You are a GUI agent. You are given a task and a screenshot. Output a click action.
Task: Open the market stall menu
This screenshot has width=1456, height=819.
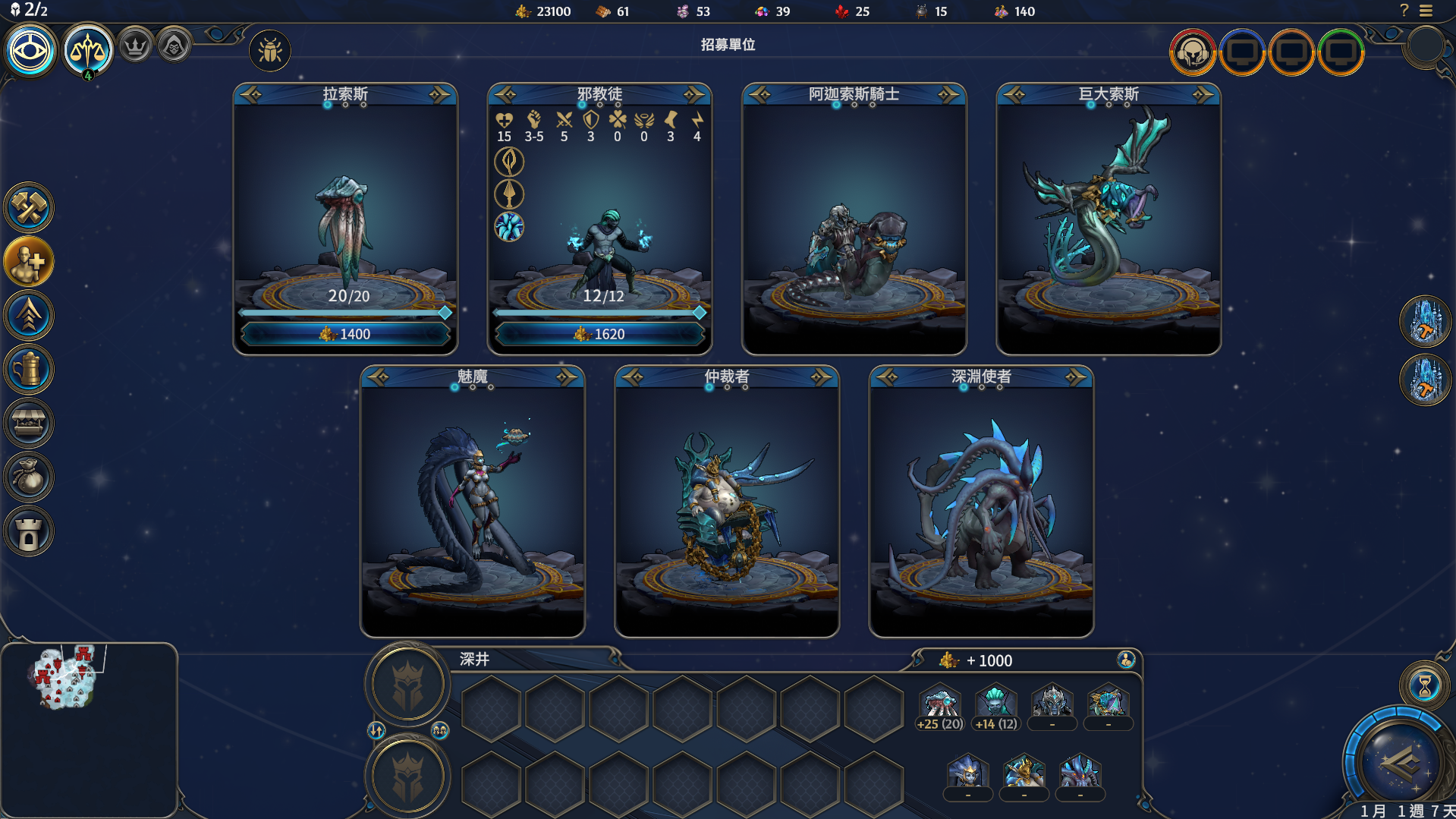pos(29,424)
